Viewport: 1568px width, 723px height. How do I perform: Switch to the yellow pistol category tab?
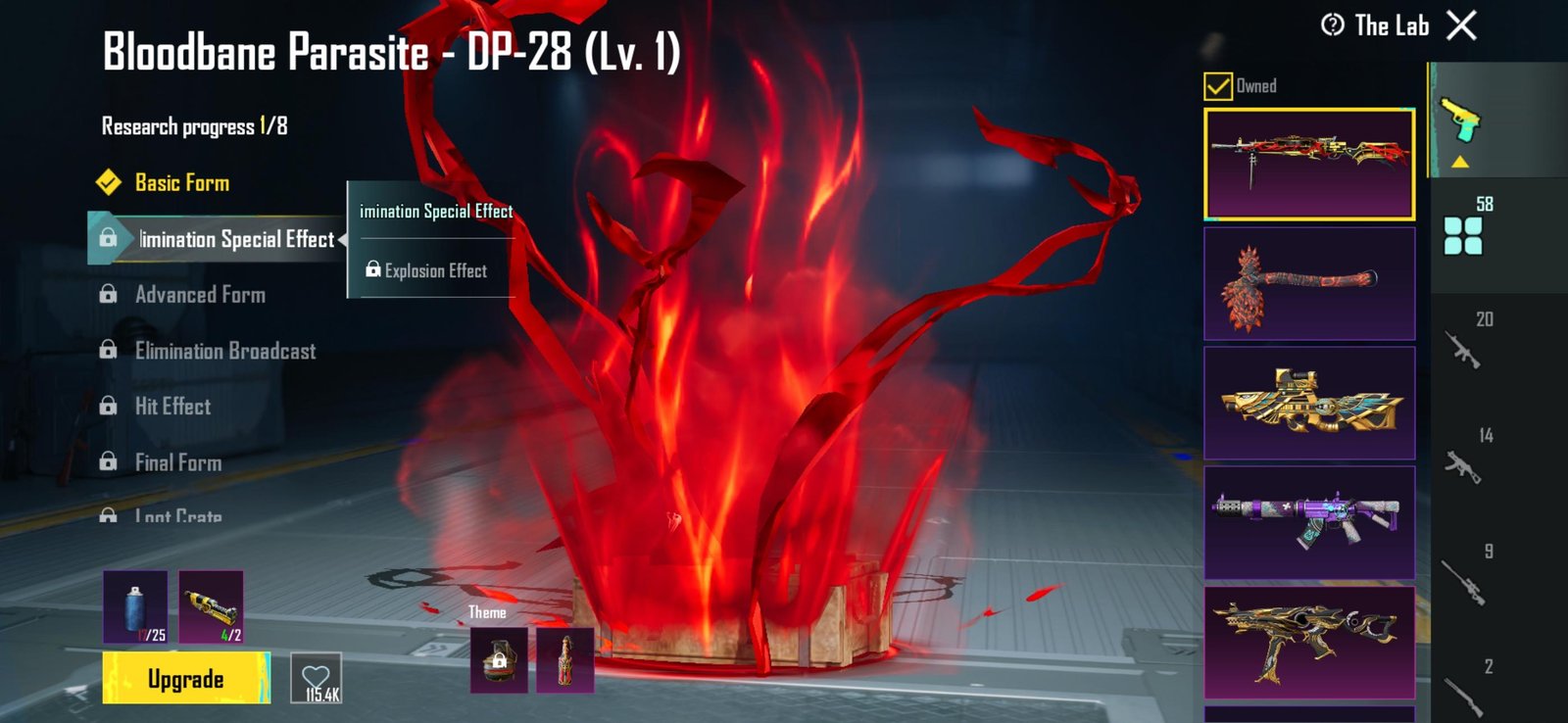pos(1460,121)
